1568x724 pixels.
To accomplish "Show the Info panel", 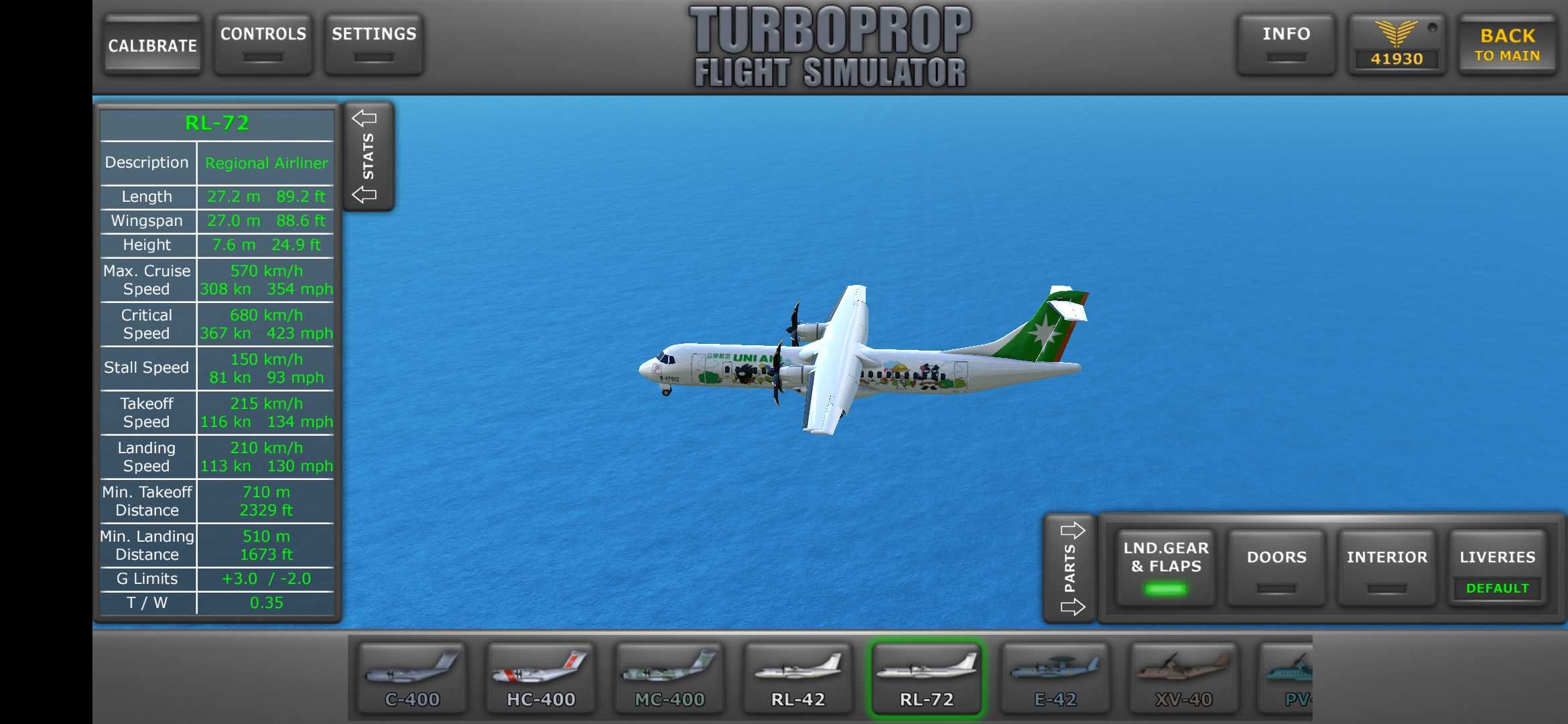I will click(x=1286, y=44).
